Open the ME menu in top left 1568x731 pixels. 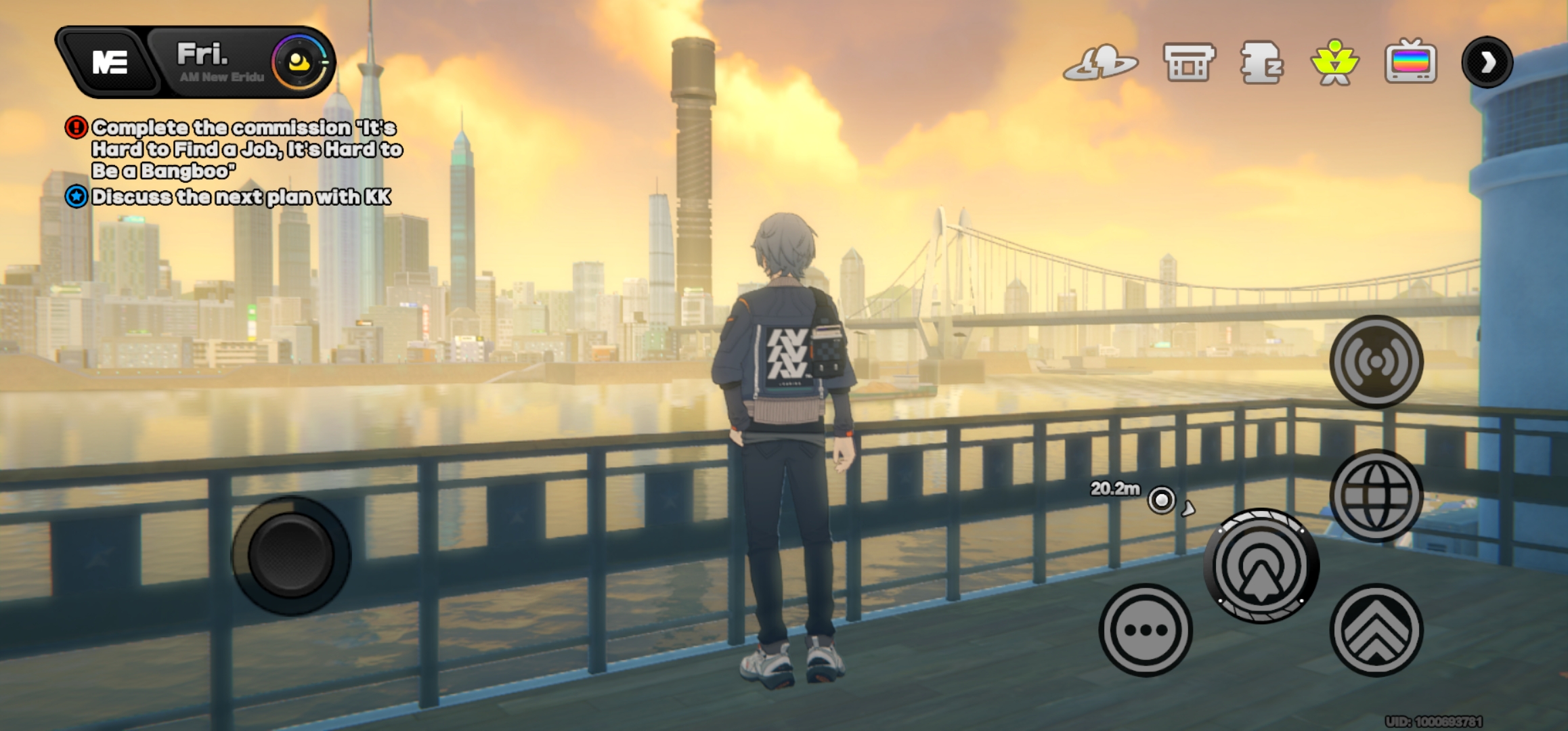point(108,62)
